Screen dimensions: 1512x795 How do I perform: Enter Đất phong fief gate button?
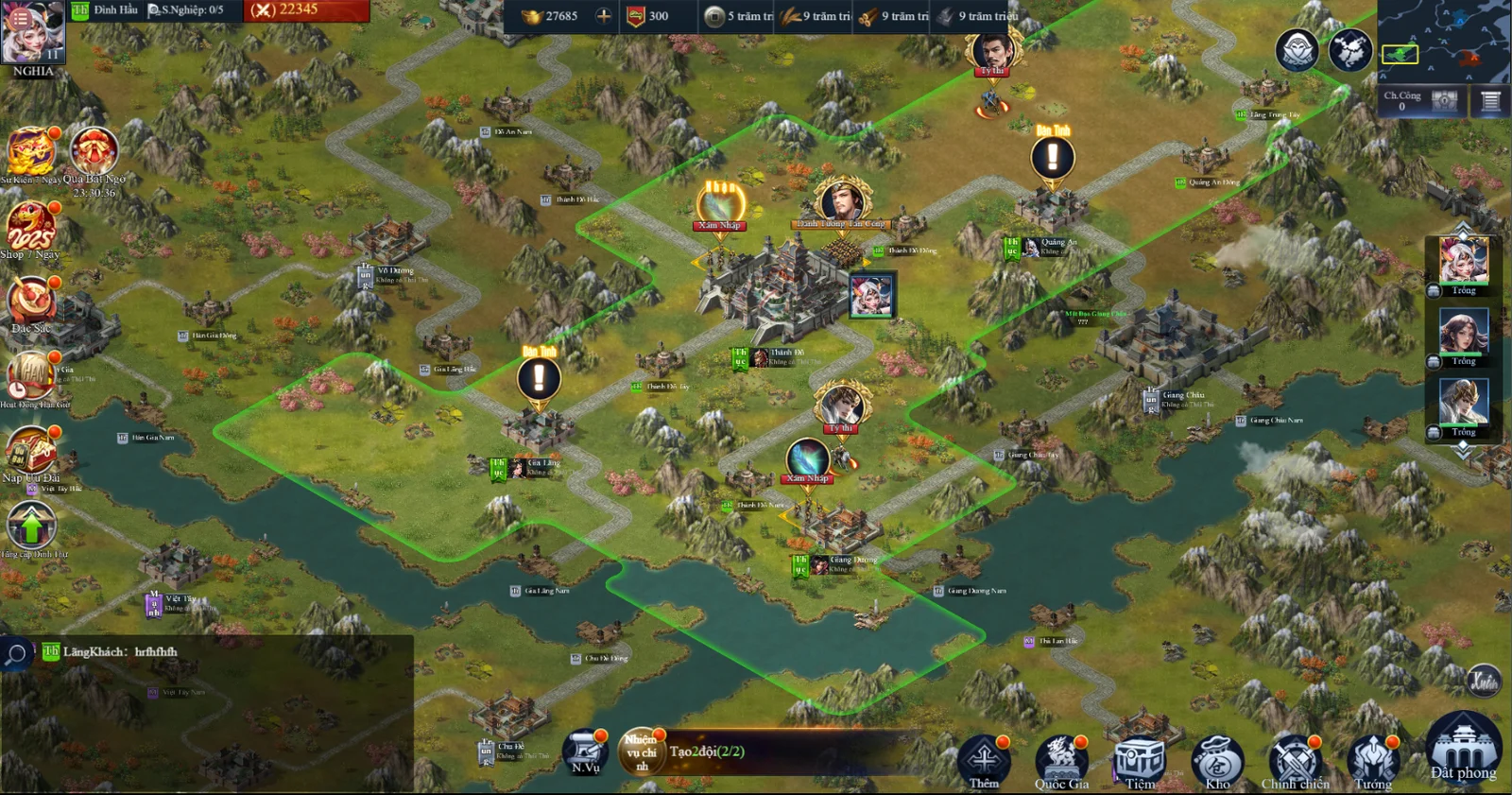1463,749
